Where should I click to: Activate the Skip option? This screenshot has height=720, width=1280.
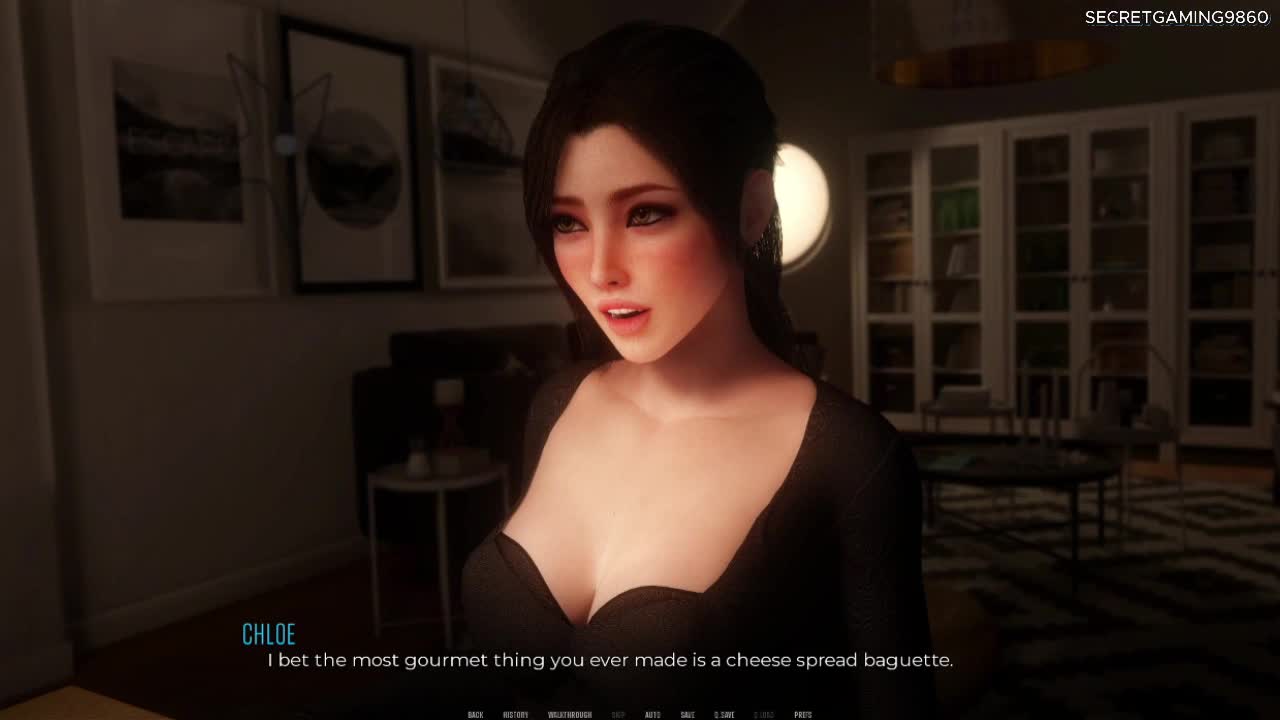pos(618,715)
